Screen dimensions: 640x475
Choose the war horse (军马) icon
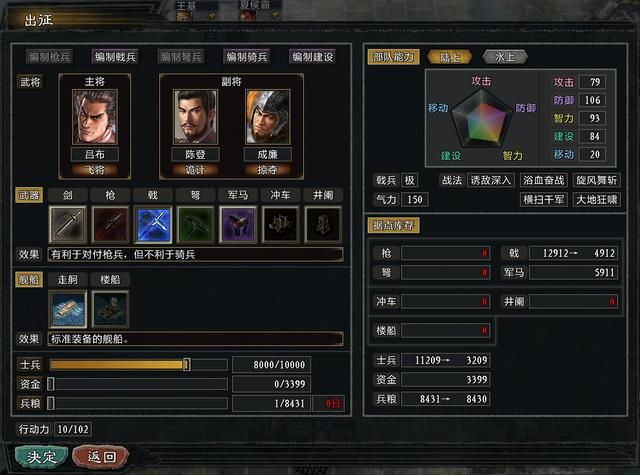point(238,224)
